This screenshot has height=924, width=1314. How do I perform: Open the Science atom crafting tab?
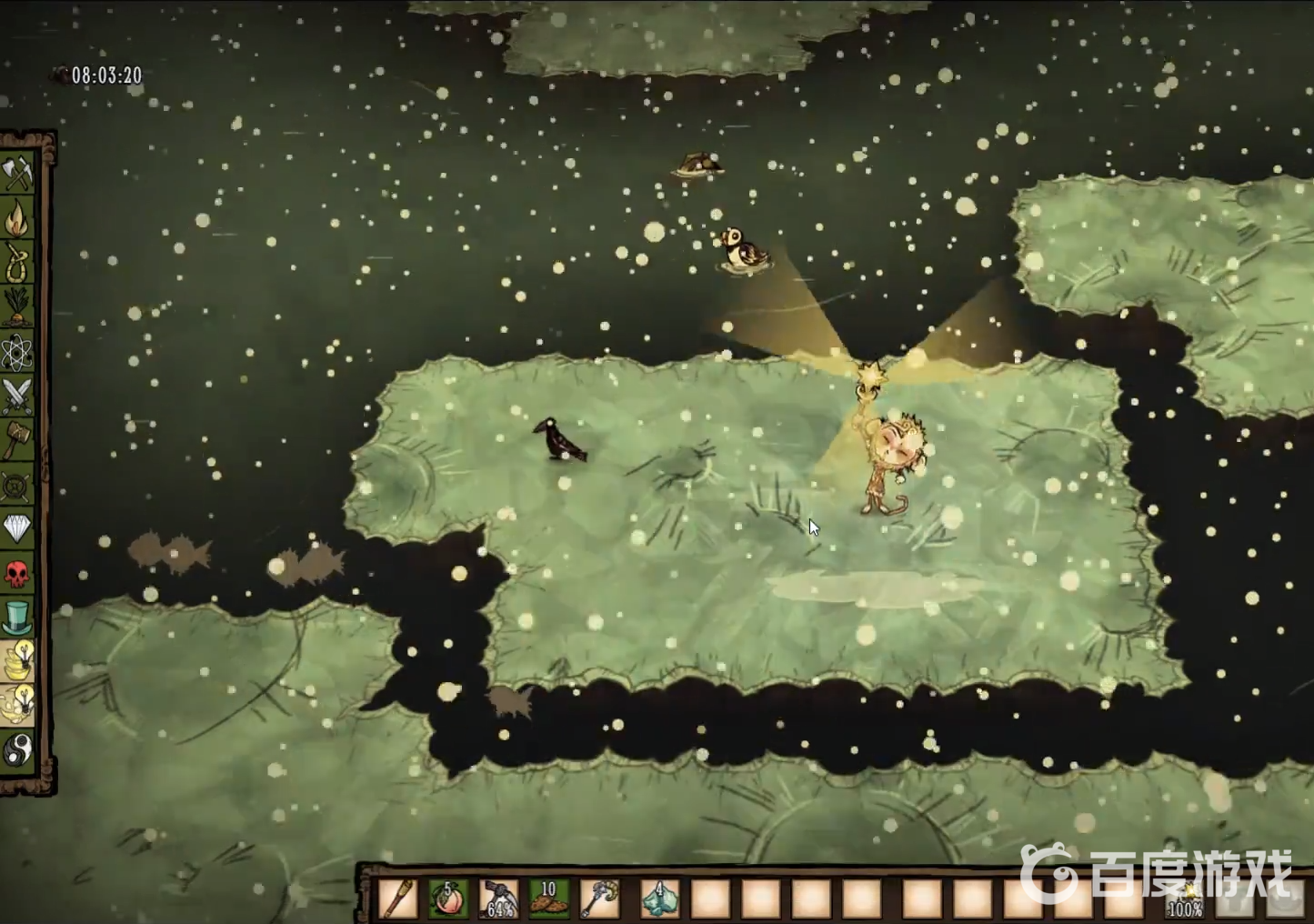click(17, 352)
